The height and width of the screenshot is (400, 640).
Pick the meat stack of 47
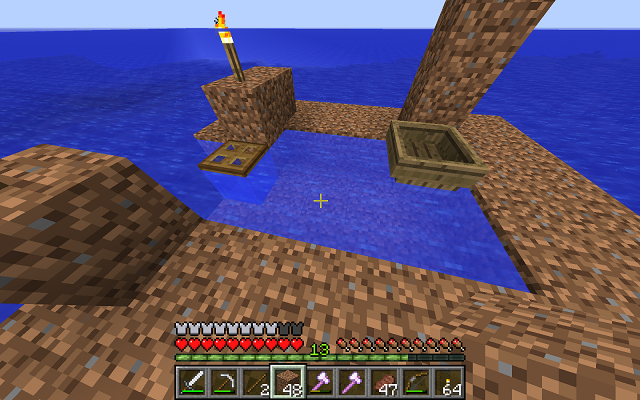pyautogui.click(x=384, y=382)
